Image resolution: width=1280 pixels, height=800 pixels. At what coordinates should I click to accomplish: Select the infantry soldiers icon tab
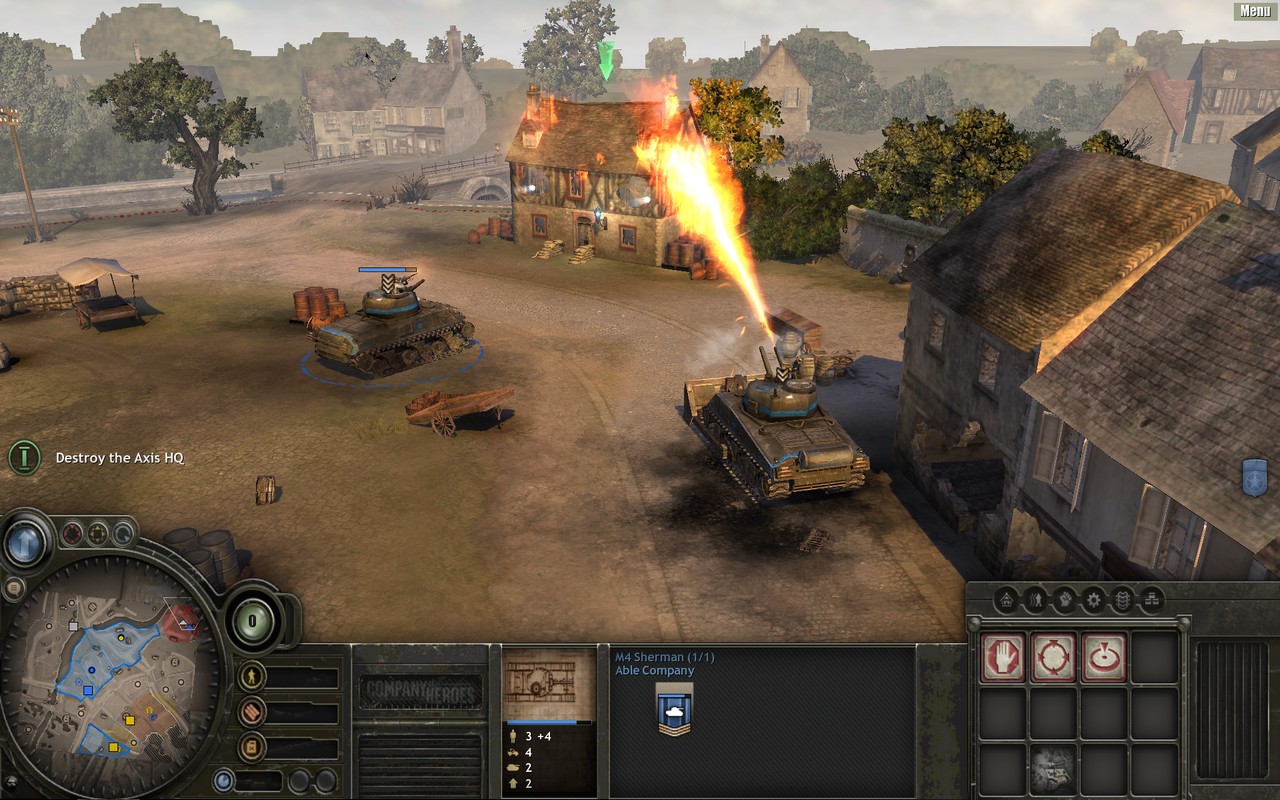point(1036,600)
